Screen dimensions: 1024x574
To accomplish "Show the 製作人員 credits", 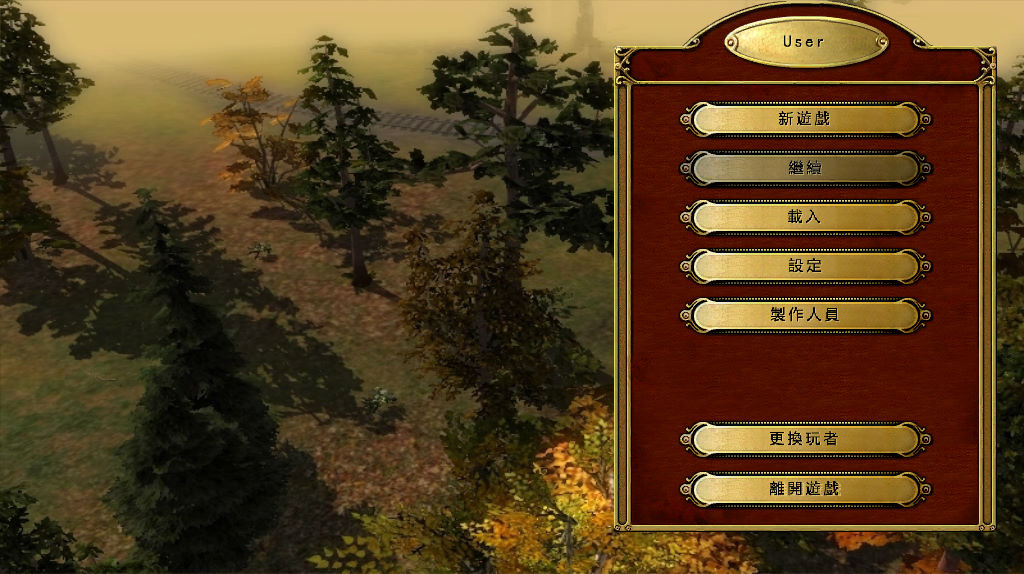I will (x=805, y=315).
